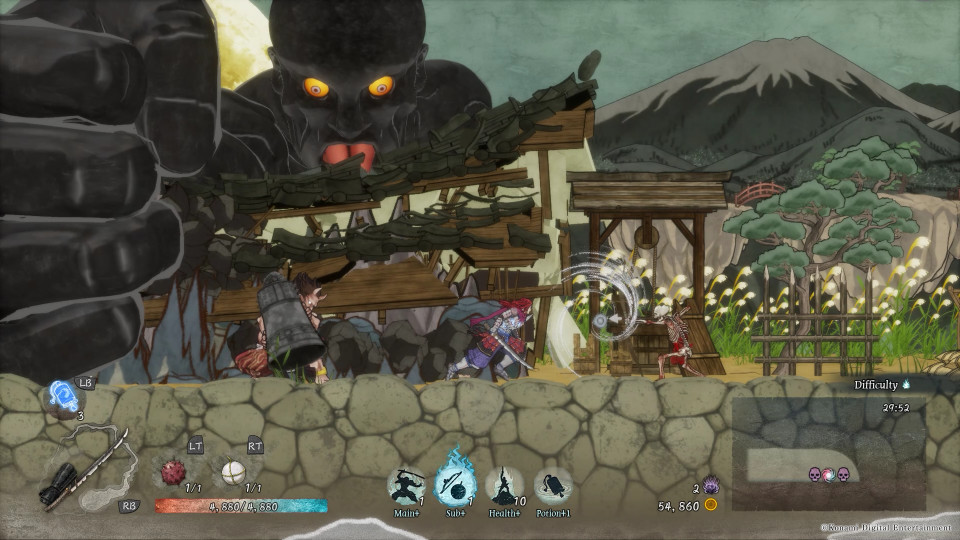
Task: Click the gold coin currency icon
Action: click(711, 506)
